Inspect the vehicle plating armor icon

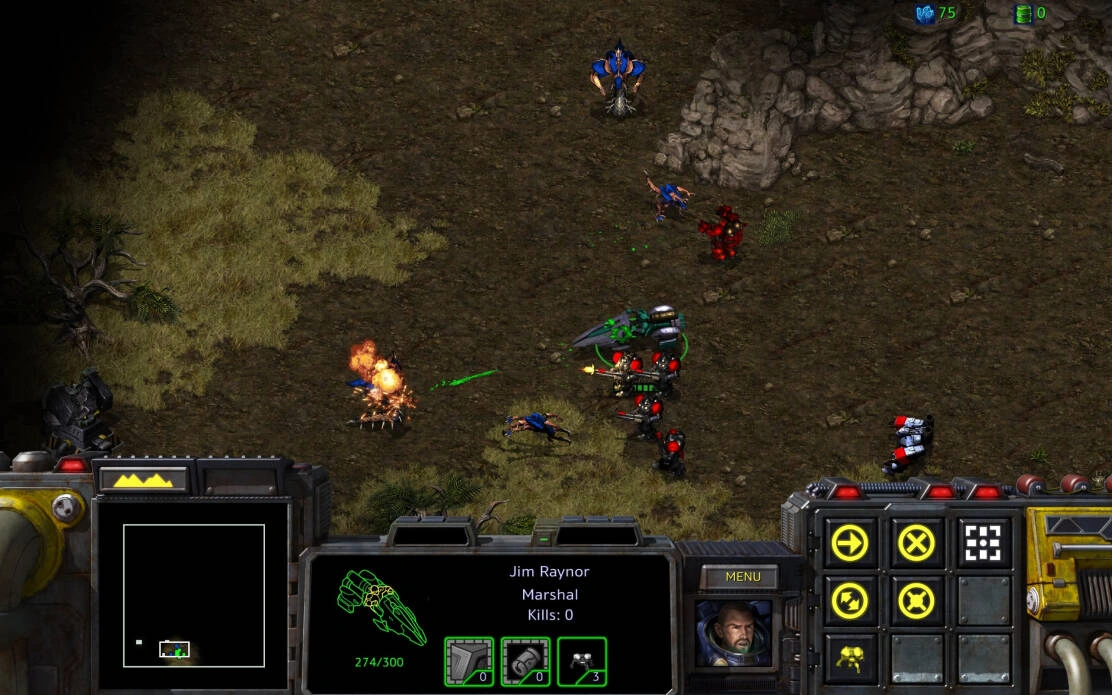(469, 661)
